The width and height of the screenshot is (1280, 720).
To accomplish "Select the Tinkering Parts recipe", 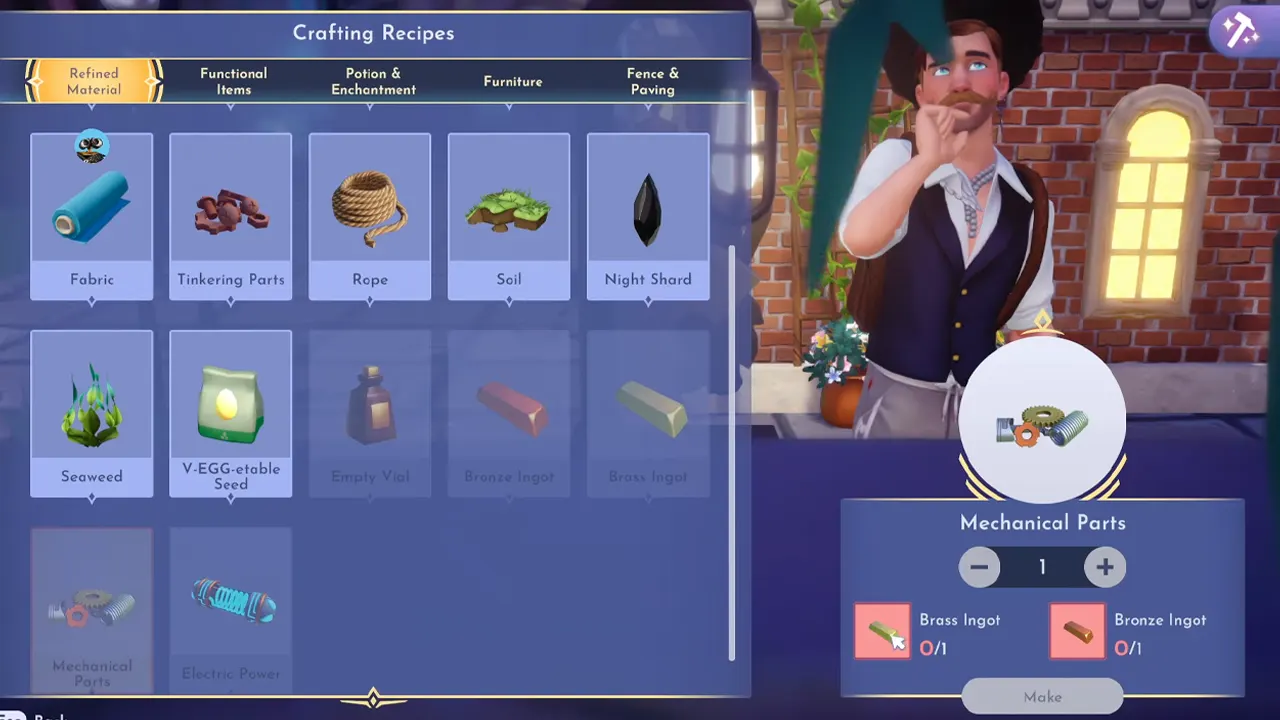I will 230,210.
